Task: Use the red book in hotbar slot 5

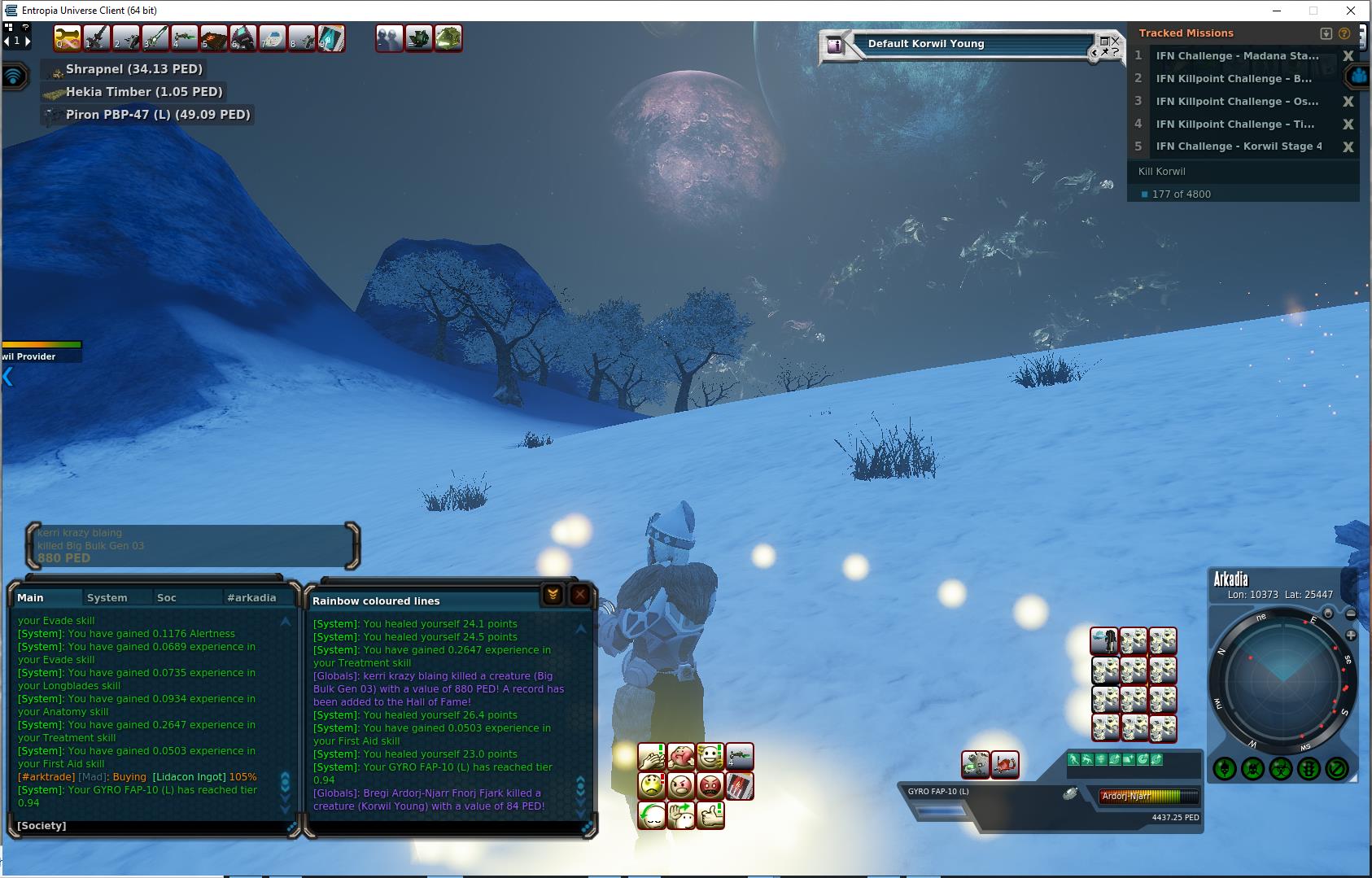Action: coord(214,38)
